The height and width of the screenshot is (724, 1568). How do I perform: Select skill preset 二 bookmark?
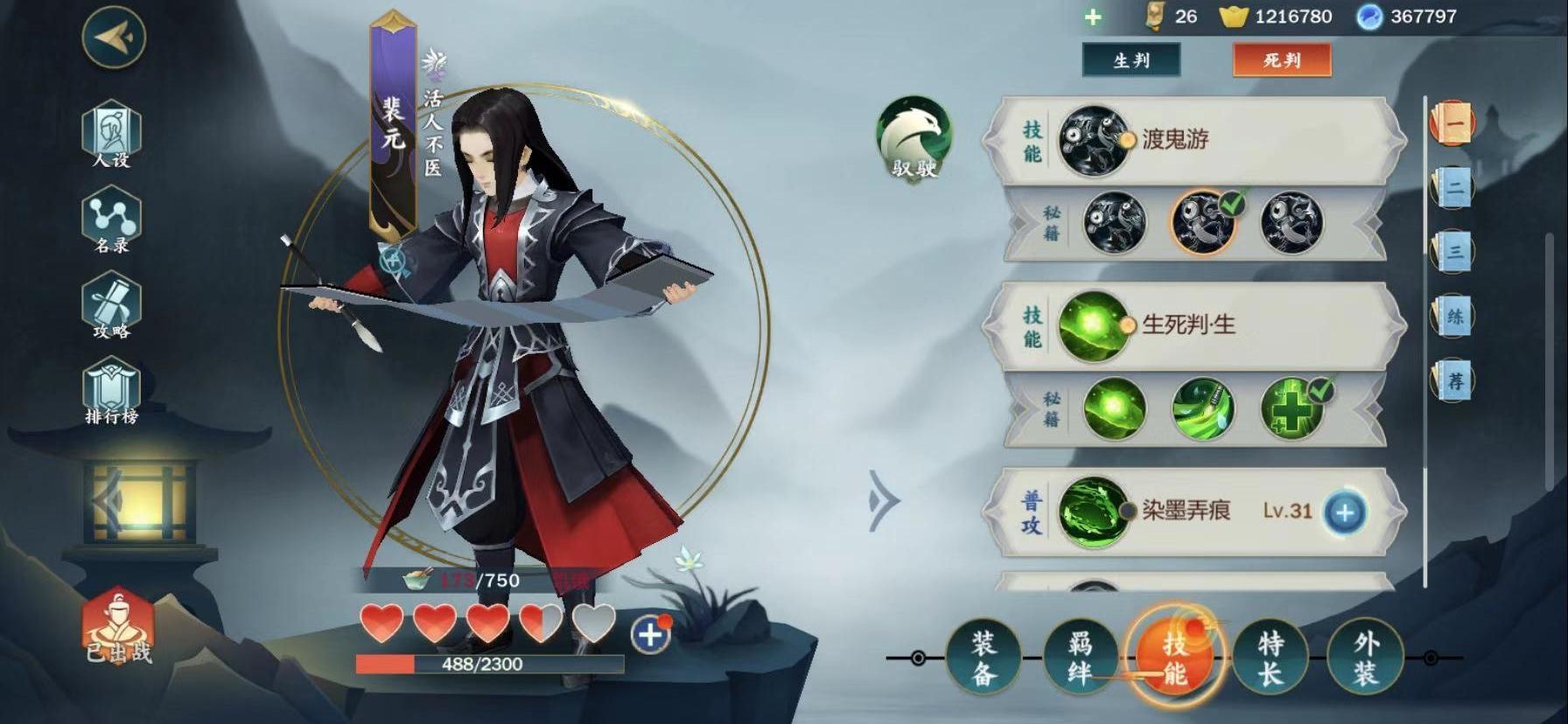click(x=1453, y=187)
